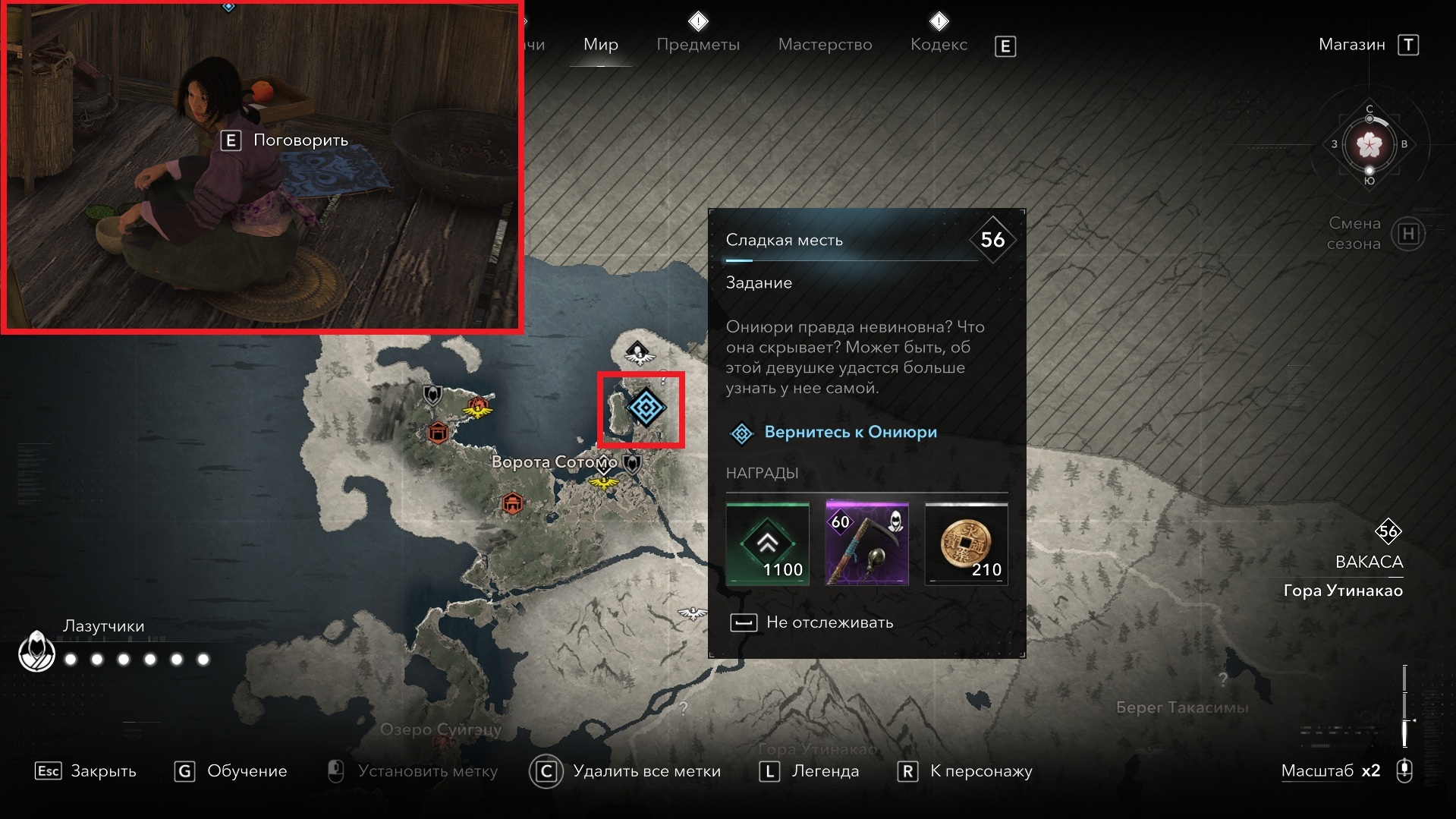Select the blue diamond quest marker
Image resolution: width=1456 pixels, height=819 pixels.
point(645,408)
